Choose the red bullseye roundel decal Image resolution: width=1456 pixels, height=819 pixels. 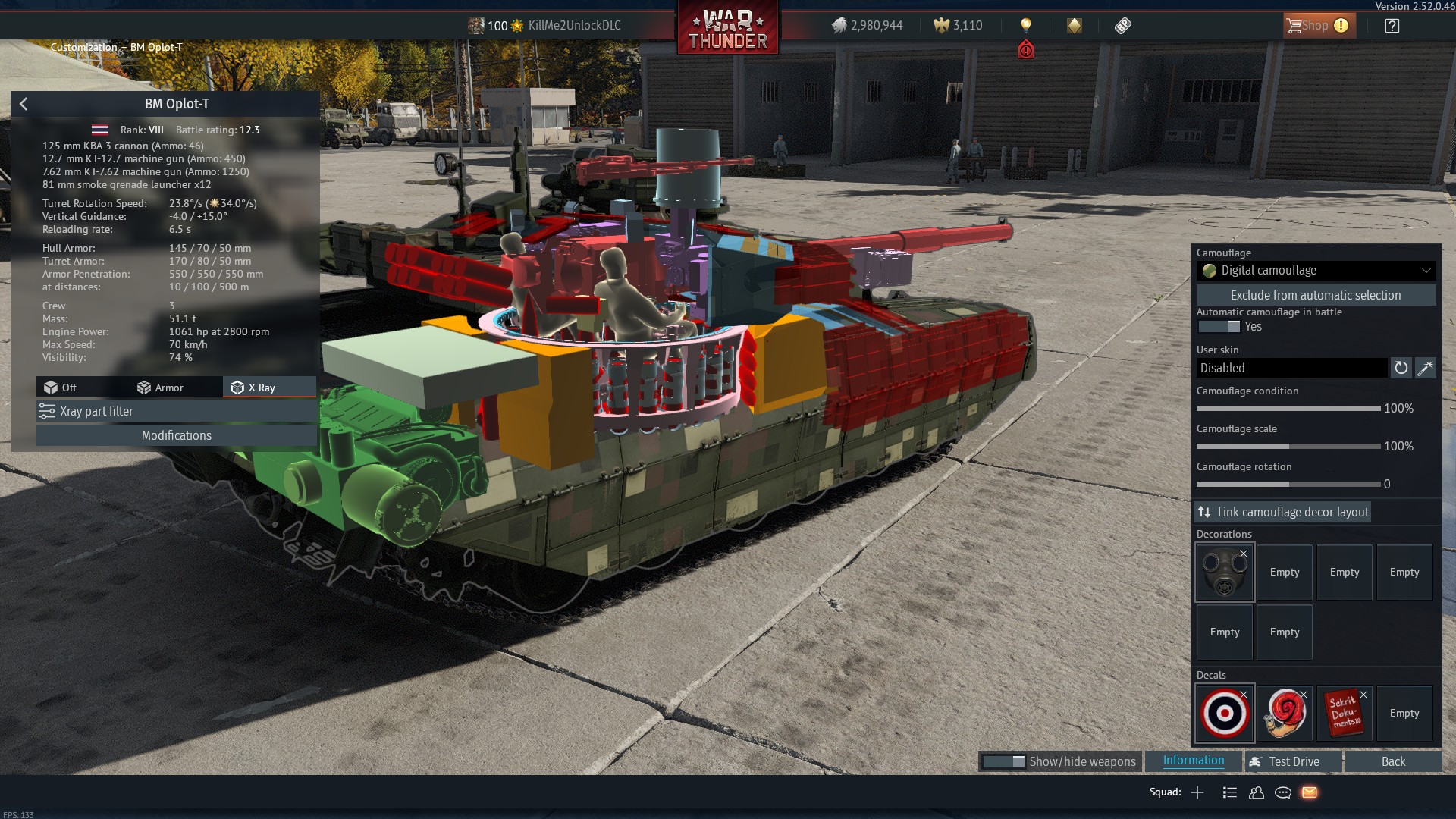coord(1225,714)
